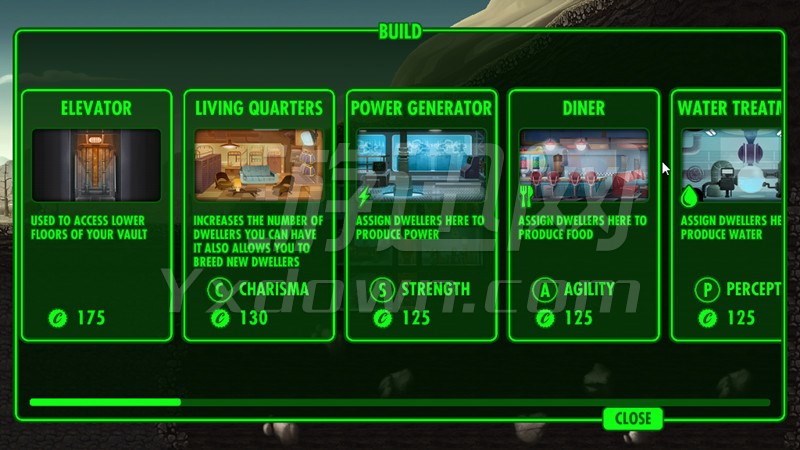Select the Water Treatment room card

(x=728, y=215)
